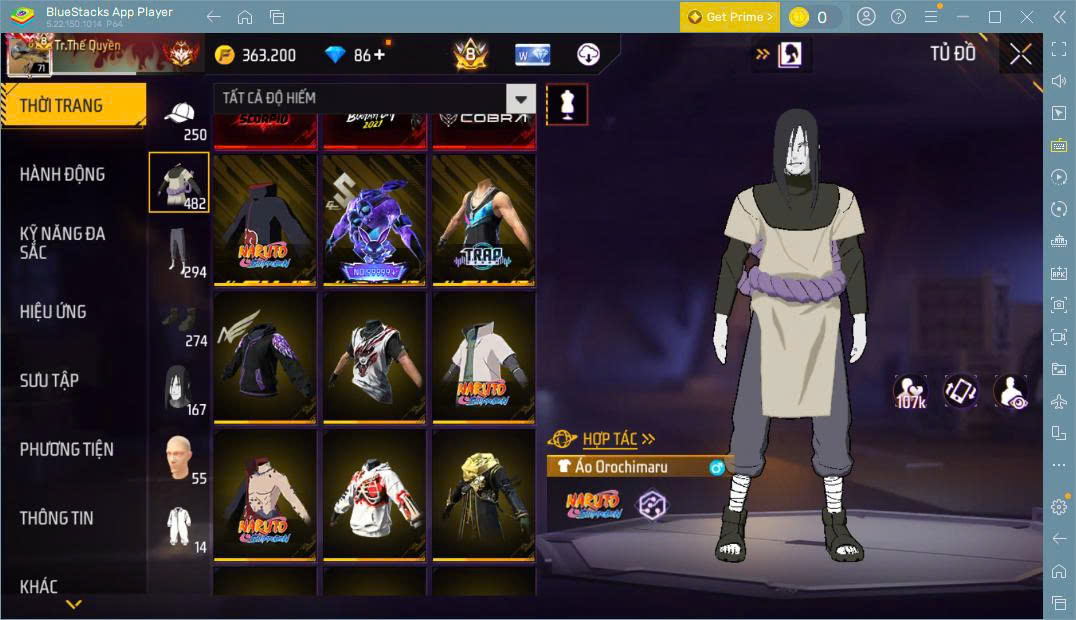Viewport: 1076px width, 620px height.
Task: Select the Kỹ Năng Đa Sắc tab
Action: 62,243
